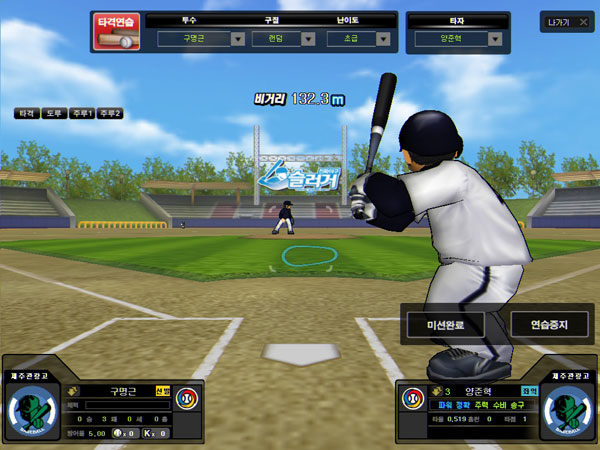This screenshot has width=600, height=450.
Task: Click the batter's team logo emblem
Action: [x=566, y=410]
